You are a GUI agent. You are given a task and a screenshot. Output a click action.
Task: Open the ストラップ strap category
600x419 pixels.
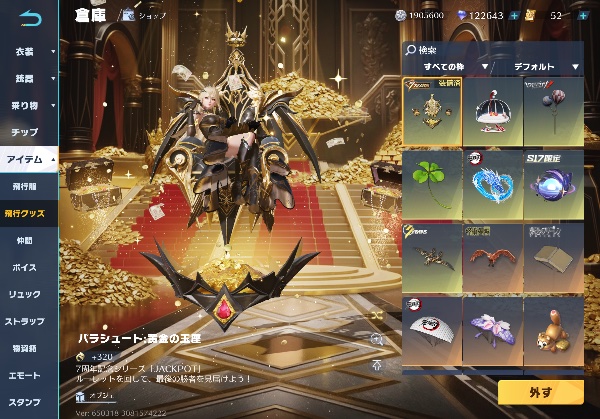(25, 321)
